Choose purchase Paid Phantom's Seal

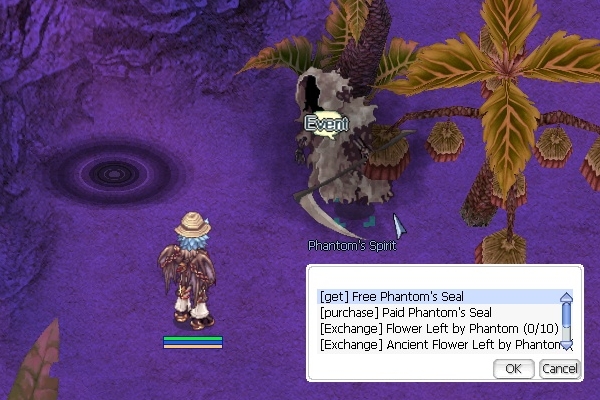(394, 313)
